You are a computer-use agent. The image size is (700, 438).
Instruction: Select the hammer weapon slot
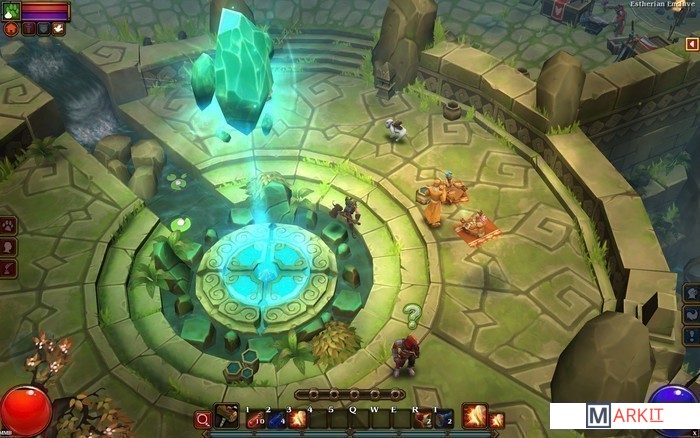[x=227, y=416]
